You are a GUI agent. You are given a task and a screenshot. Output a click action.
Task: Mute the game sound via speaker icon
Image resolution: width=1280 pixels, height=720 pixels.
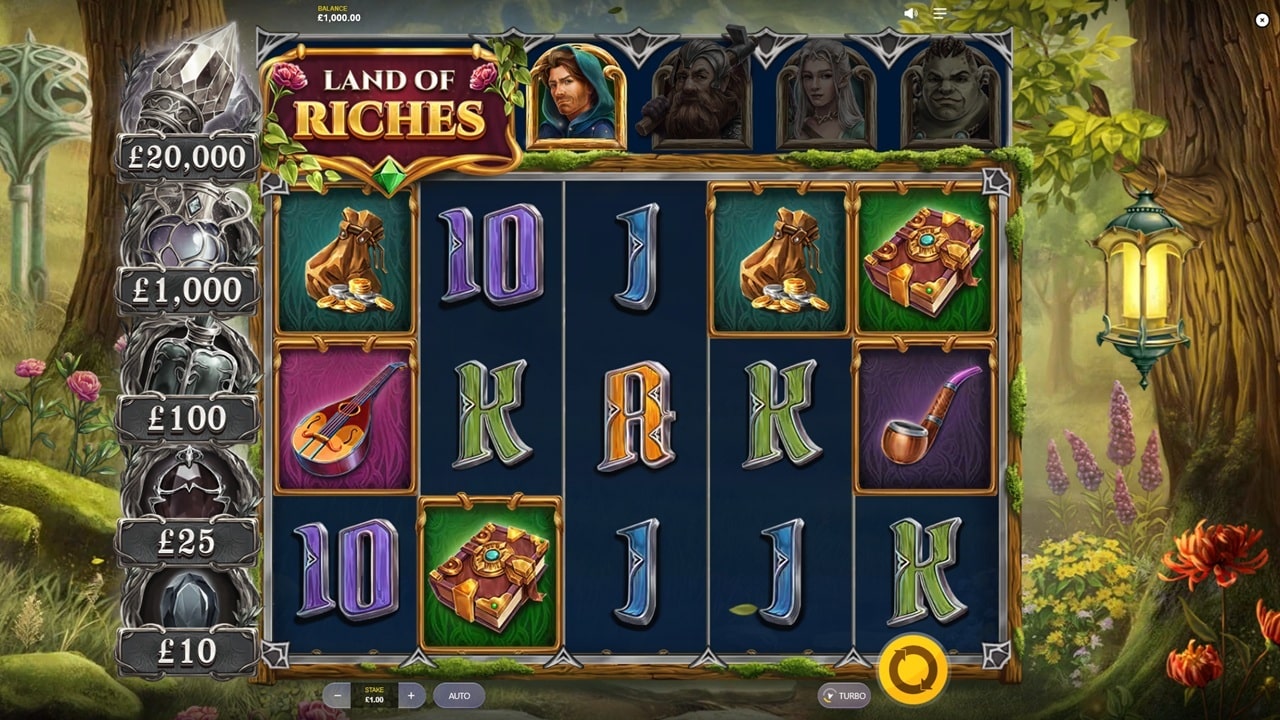click(911, 13)
